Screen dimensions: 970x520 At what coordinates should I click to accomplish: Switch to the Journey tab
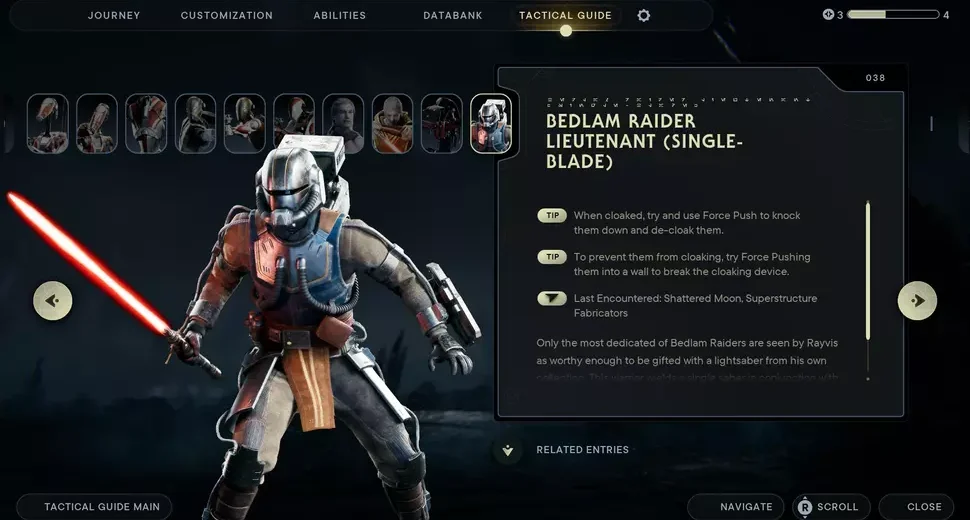click(x=114, y=16)
